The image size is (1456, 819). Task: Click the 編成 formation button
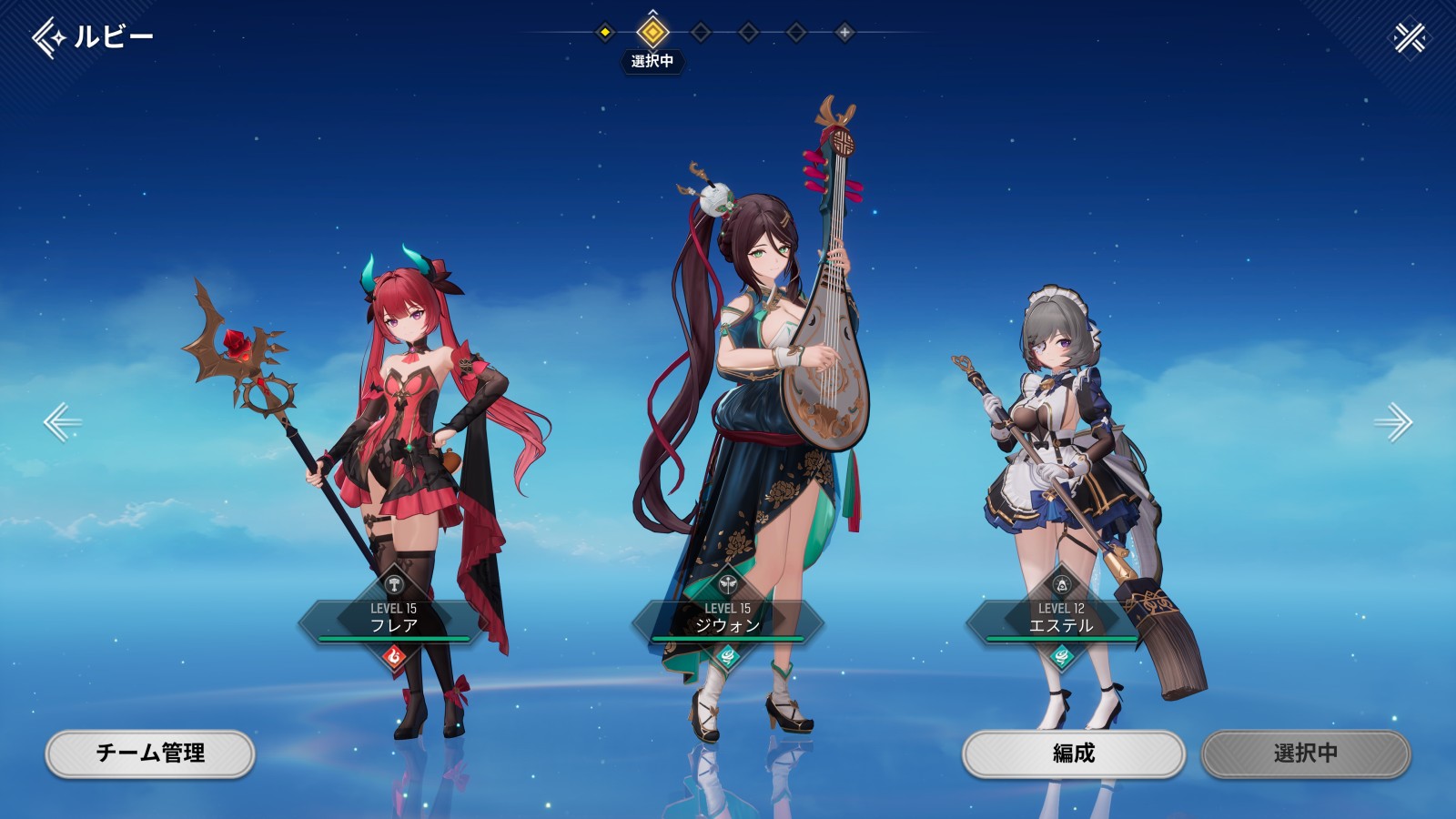tap(1074, 753)
